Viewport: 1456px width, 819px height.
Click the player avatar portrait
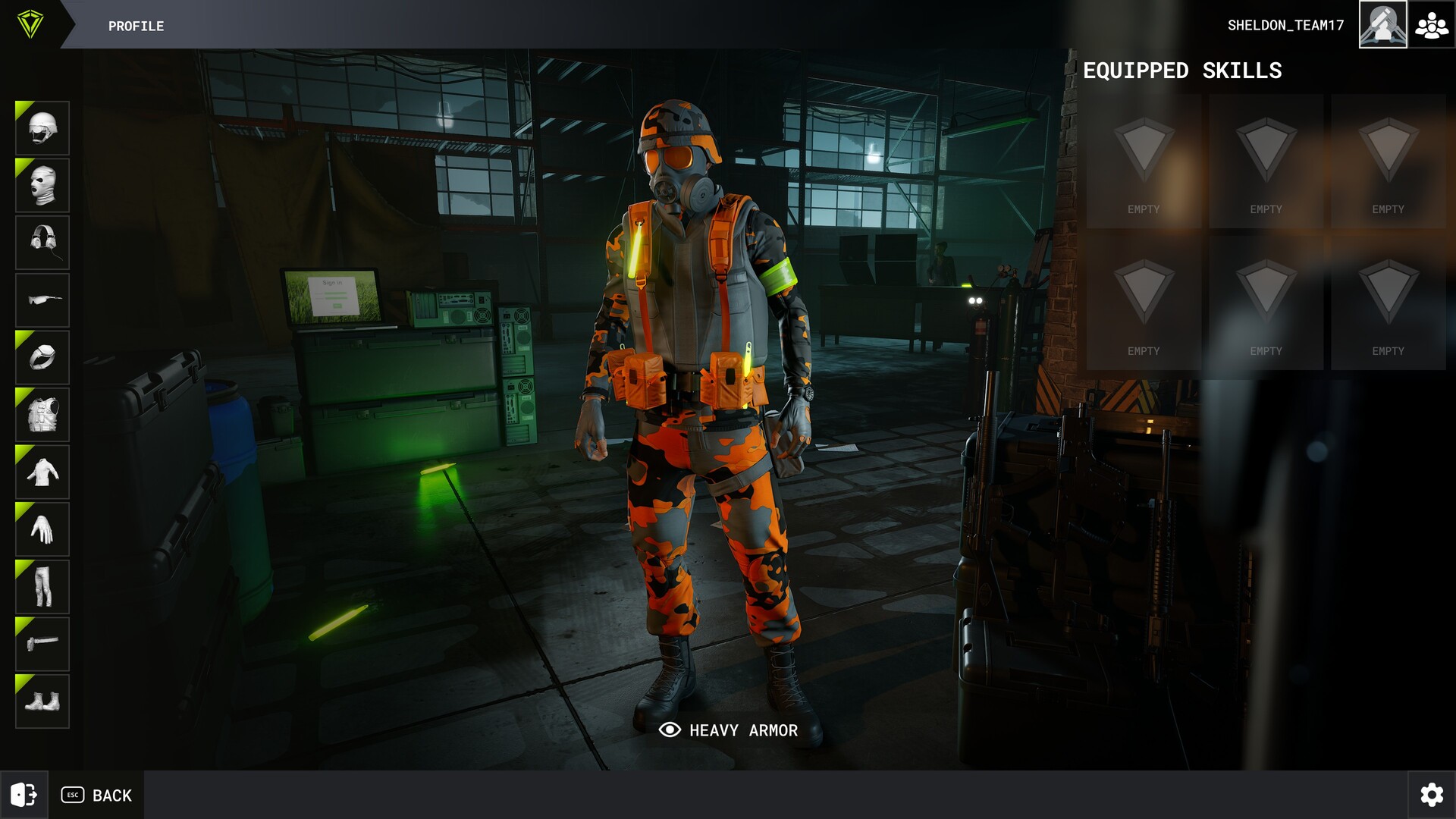[x=1382, y=25]
